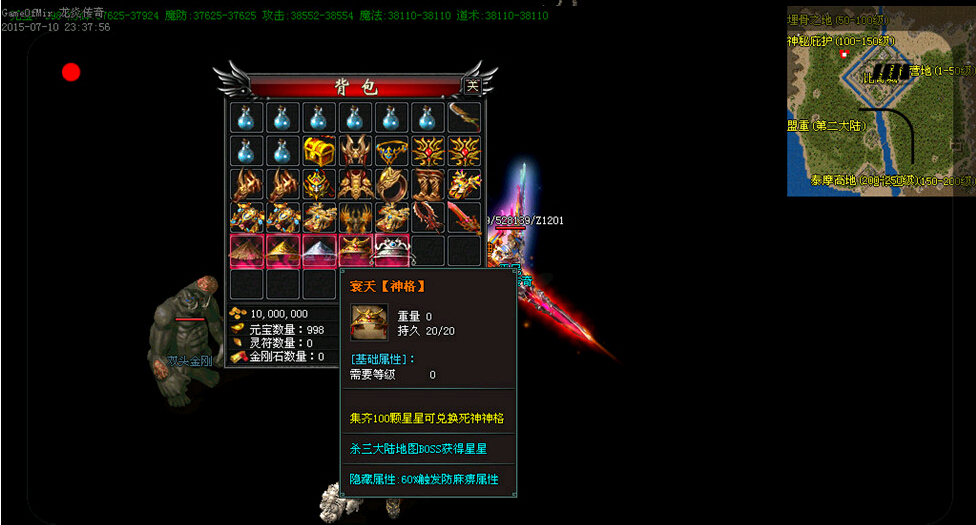The width and height of the screenshot is (976, 525).
Task: Open the world minimap
Action: tap(880, 100)
